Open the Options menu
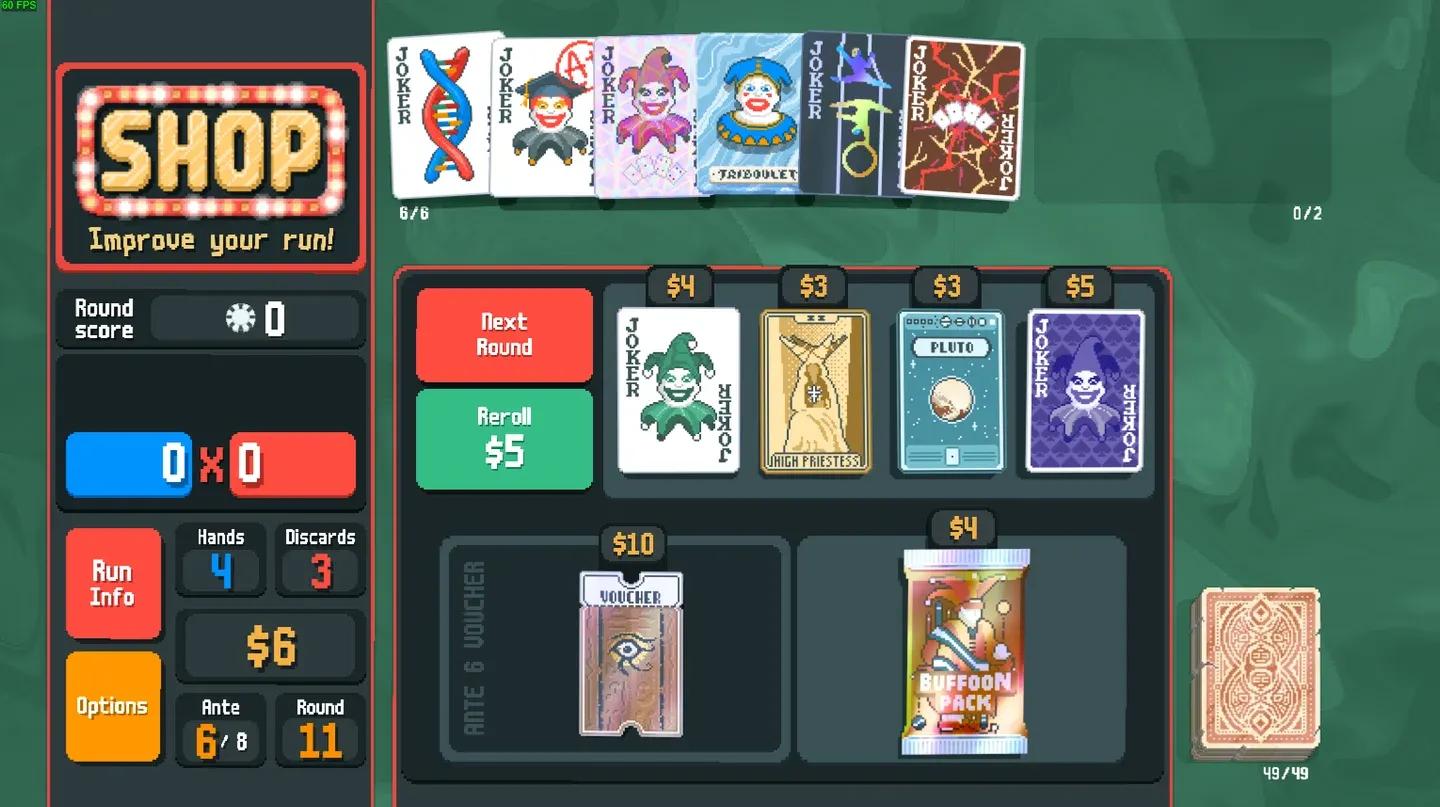This screenshot has width=1440, height=807. coord(113,705)
